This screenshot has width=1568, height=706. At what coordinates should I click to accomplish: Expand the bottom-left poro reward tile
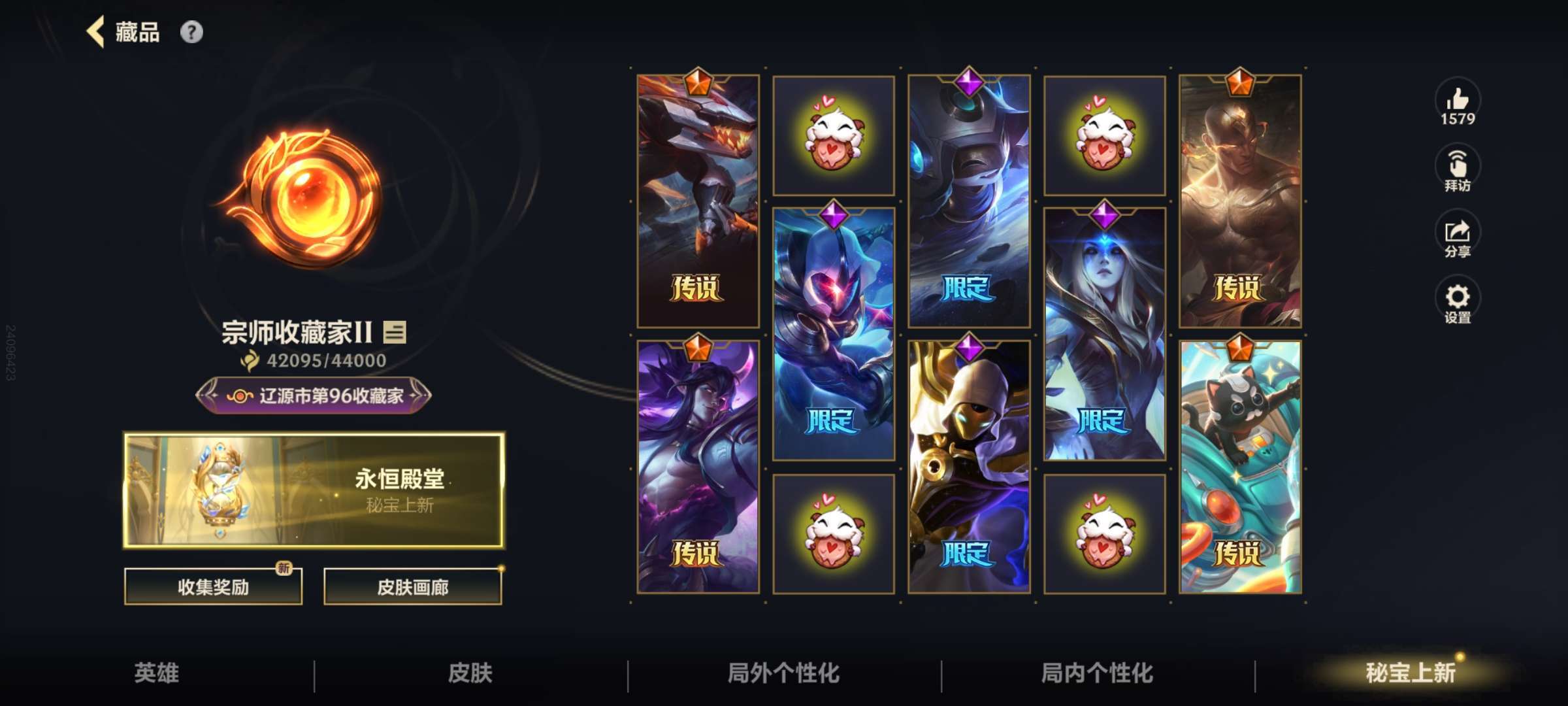pyautogui.click(x=834, y=535)
